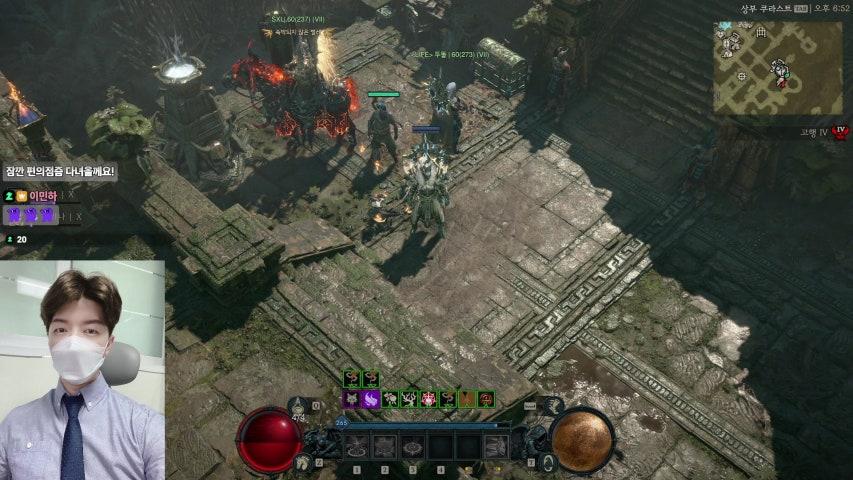The height and width of the screenshot is (480, 853).
Task: Click the orange hourglass buff icon
Action: [x=467, y=399]
